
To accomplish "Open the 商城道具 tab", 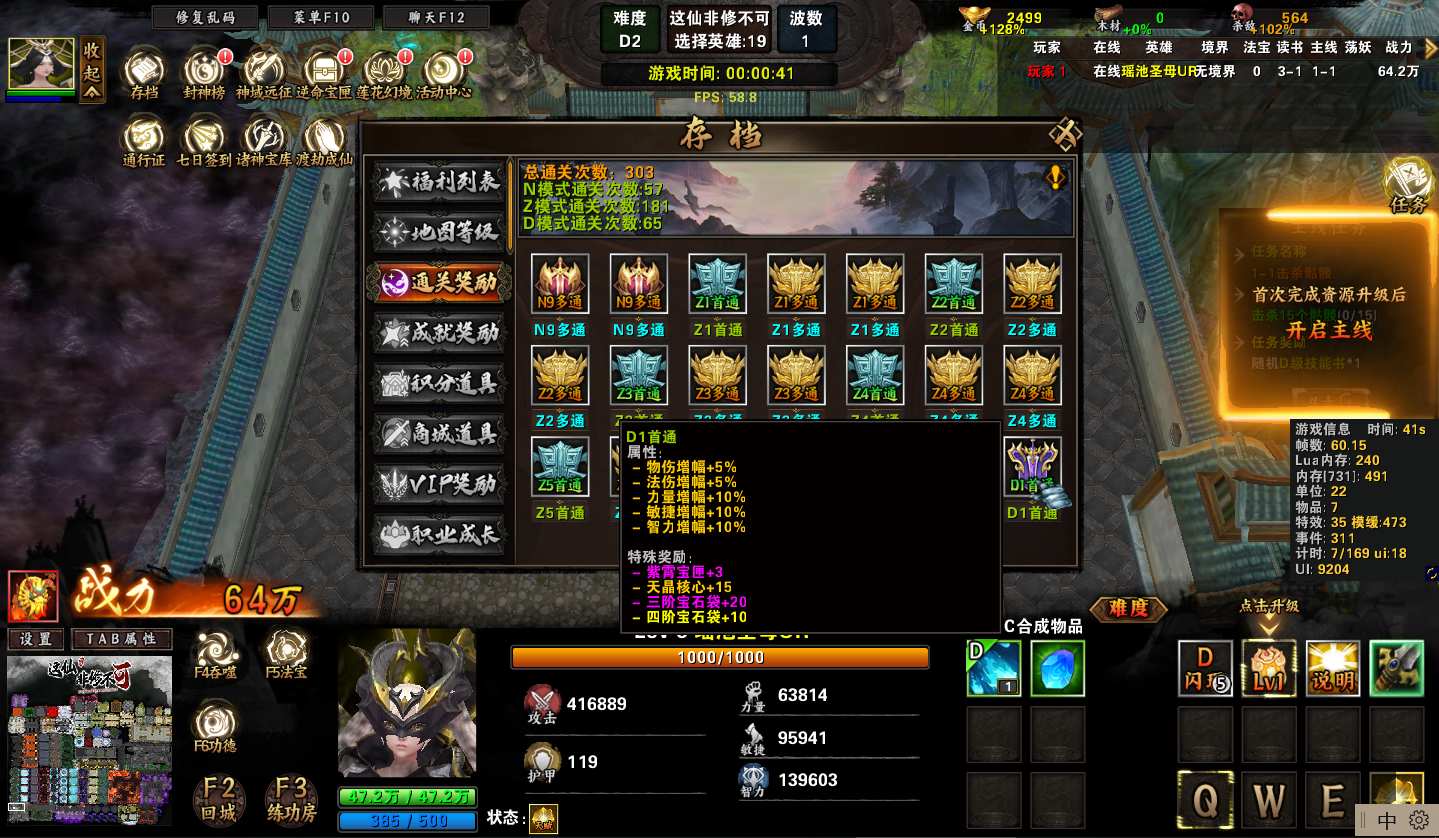I will point(440,433).
